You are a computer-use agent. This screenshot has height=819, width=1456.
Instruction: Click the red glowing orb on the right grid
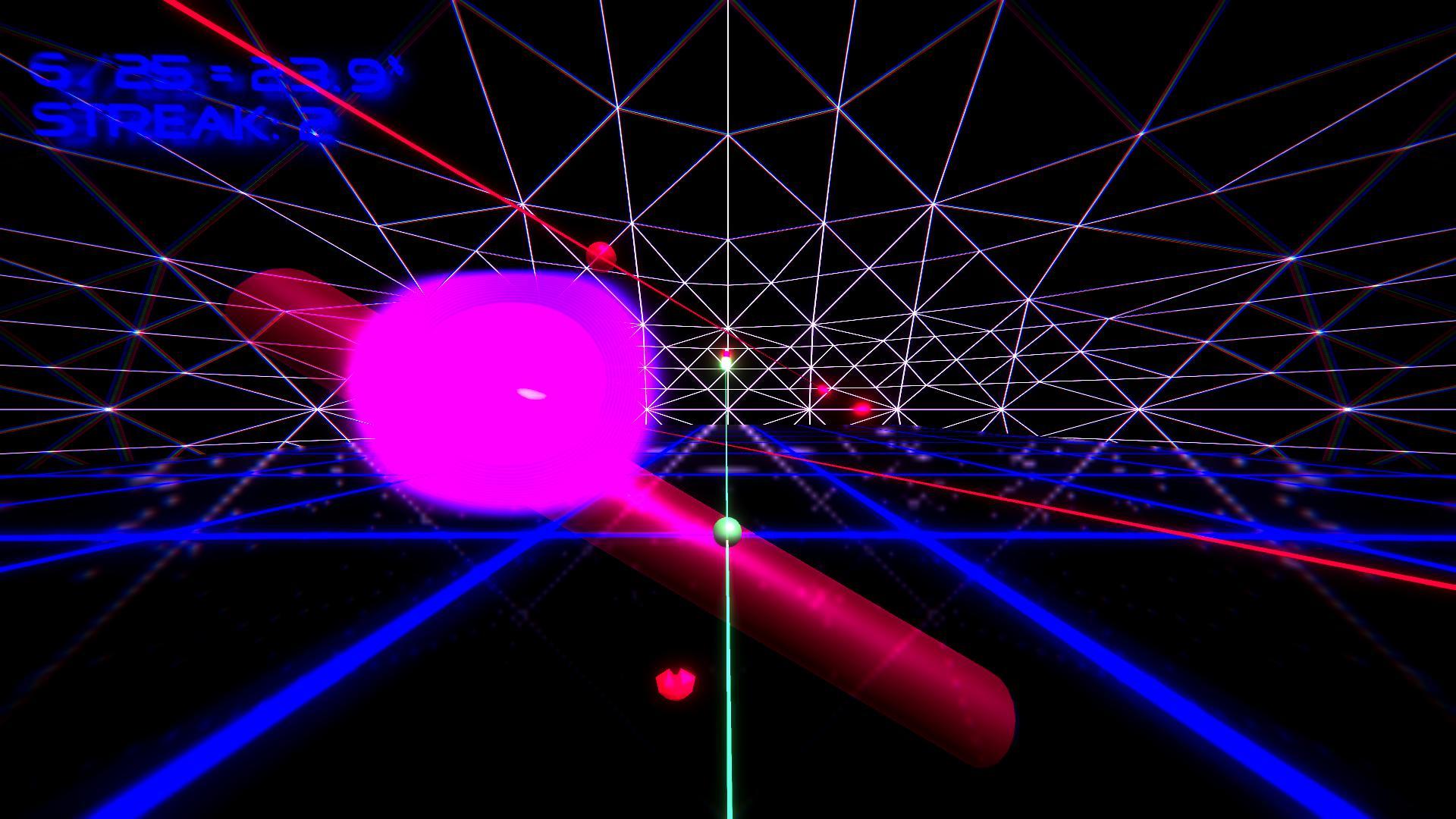pos(862,408)
